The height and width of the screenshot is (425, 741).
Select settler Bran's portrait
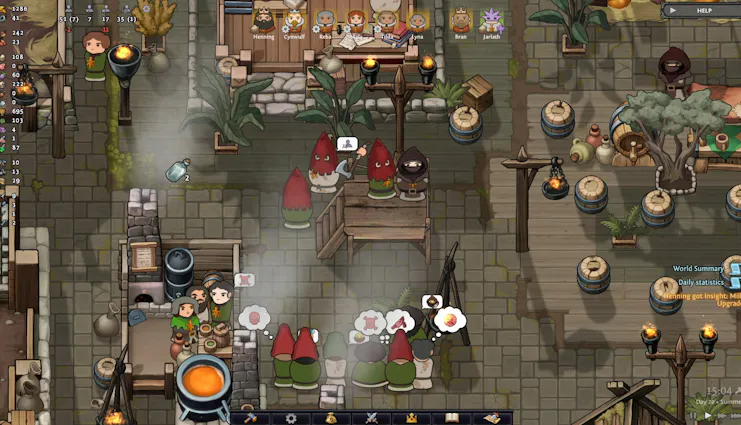(x=460, y=20)
